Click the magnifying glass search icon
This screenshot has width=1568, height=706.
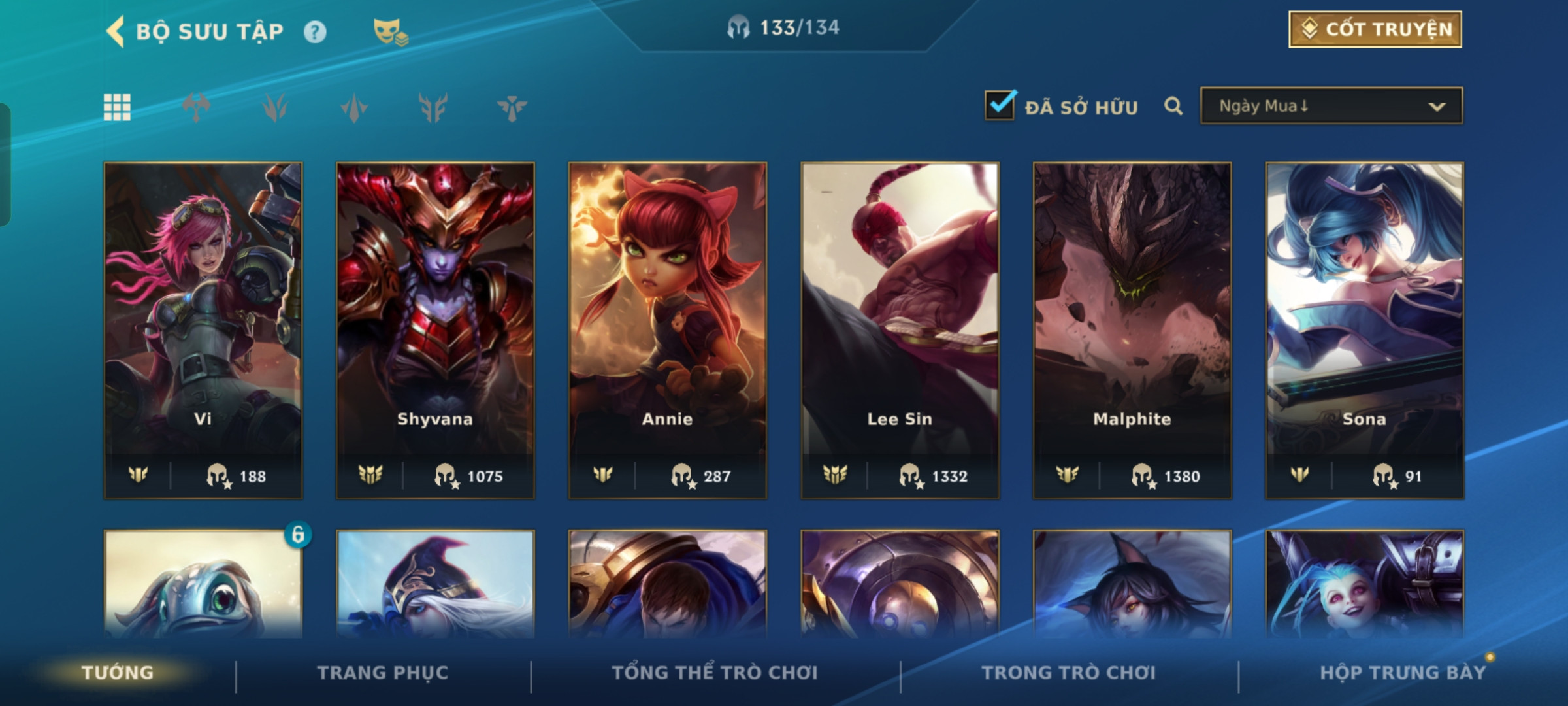(x=1173, y=106)
